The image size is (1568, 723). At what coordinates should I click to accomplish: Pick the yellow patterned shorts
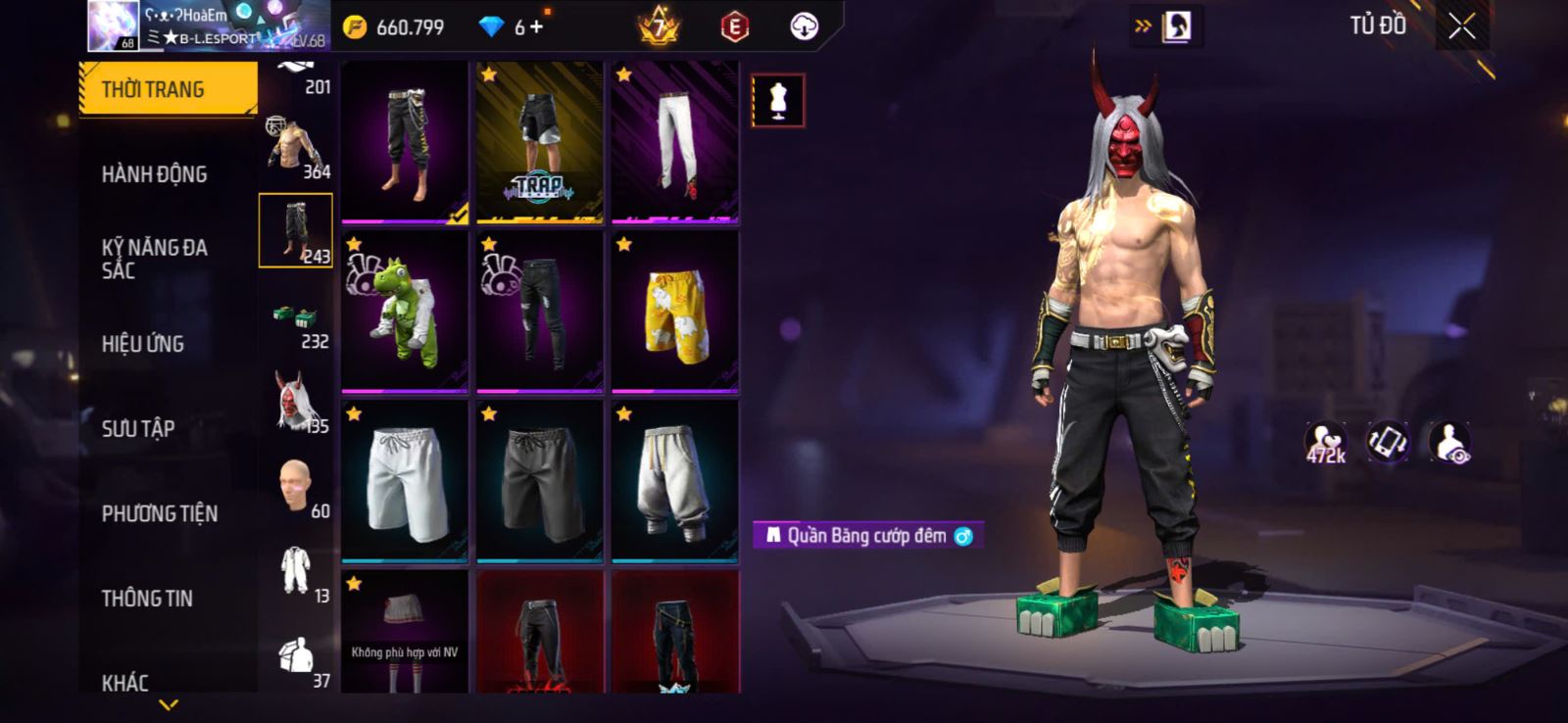coord(674,312)
